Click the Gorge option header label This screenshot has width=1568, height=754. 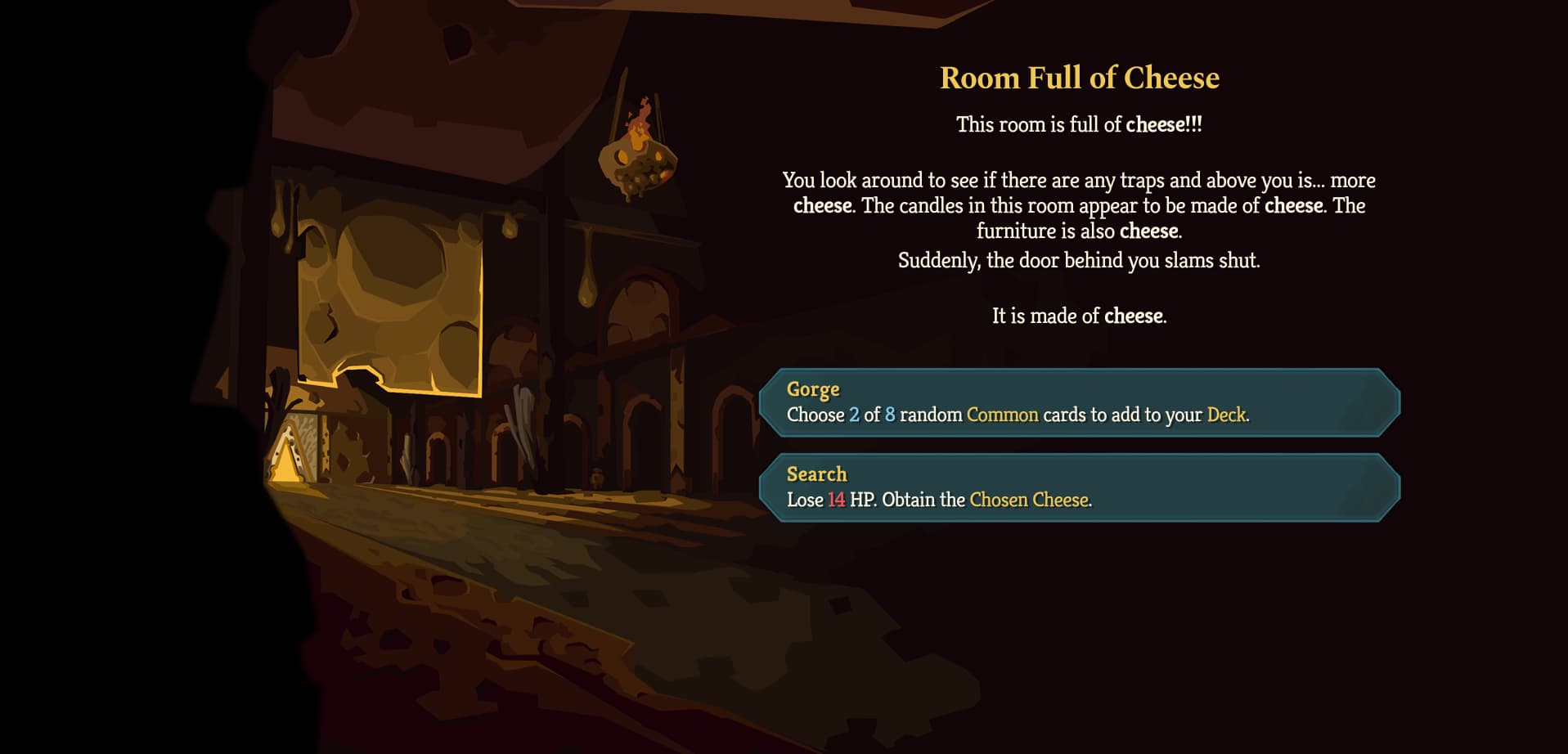coord(812,390)
